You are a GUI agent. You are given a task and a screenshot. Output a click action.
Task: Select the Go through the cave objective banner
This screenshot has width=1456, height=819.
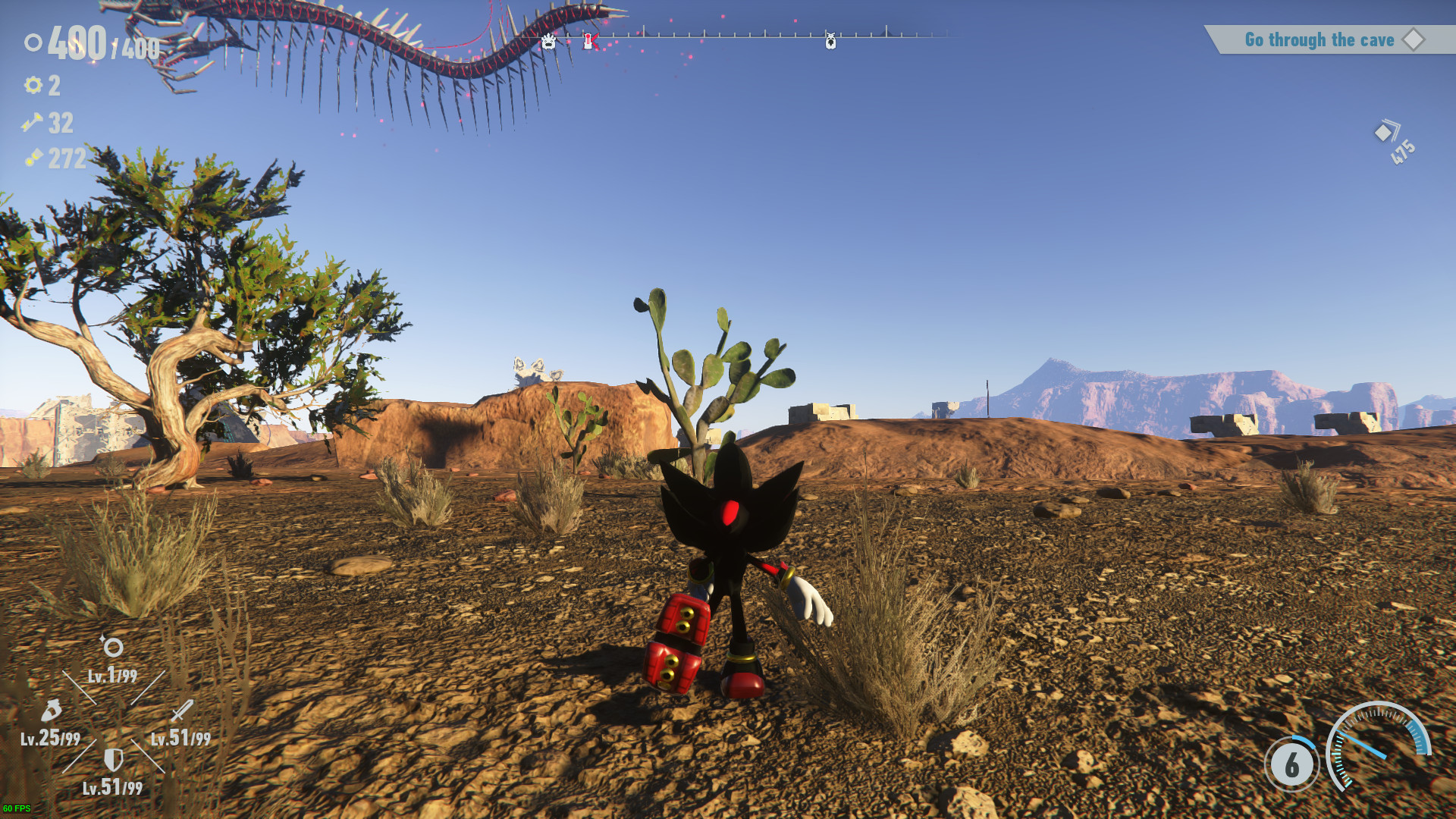[x=1319, y=39]
